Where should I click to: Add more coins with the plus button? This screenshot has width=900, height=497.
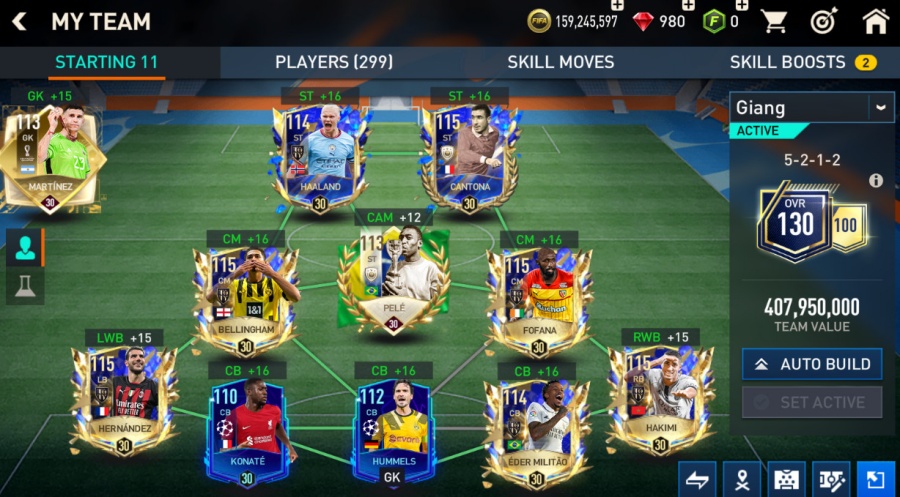616,7
